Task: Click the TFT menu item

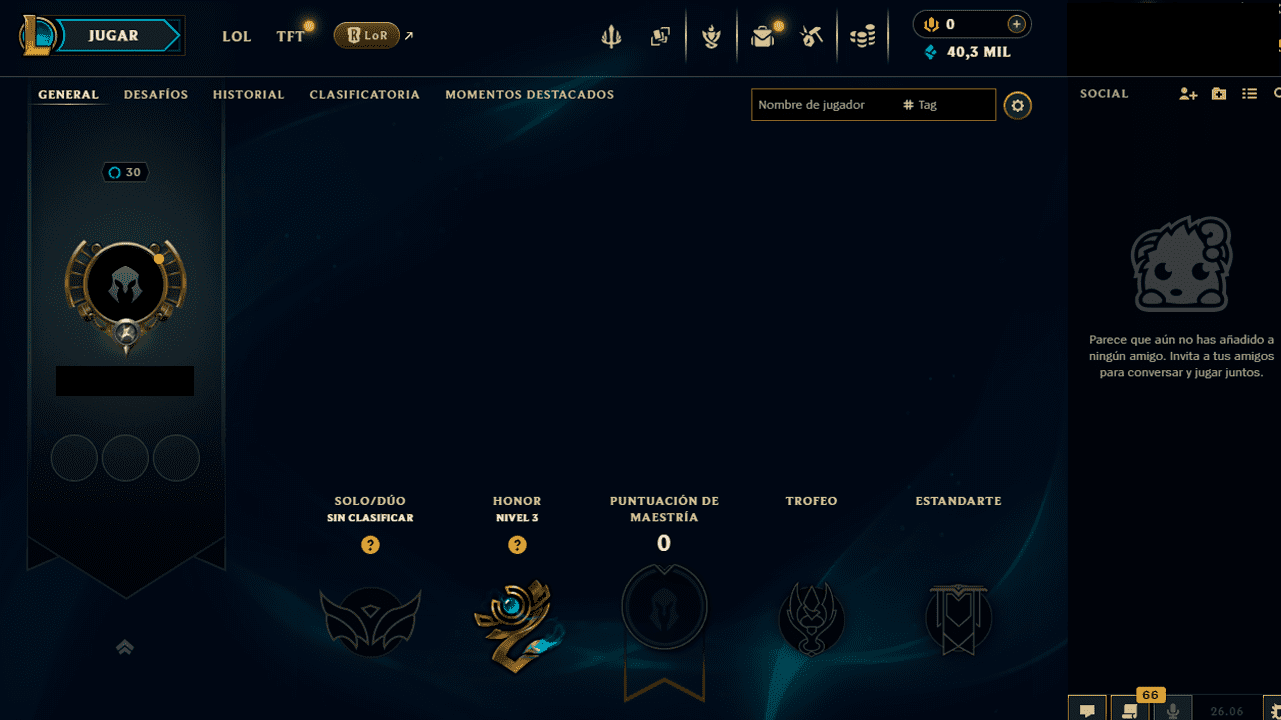Action: [x=289, y=36]
